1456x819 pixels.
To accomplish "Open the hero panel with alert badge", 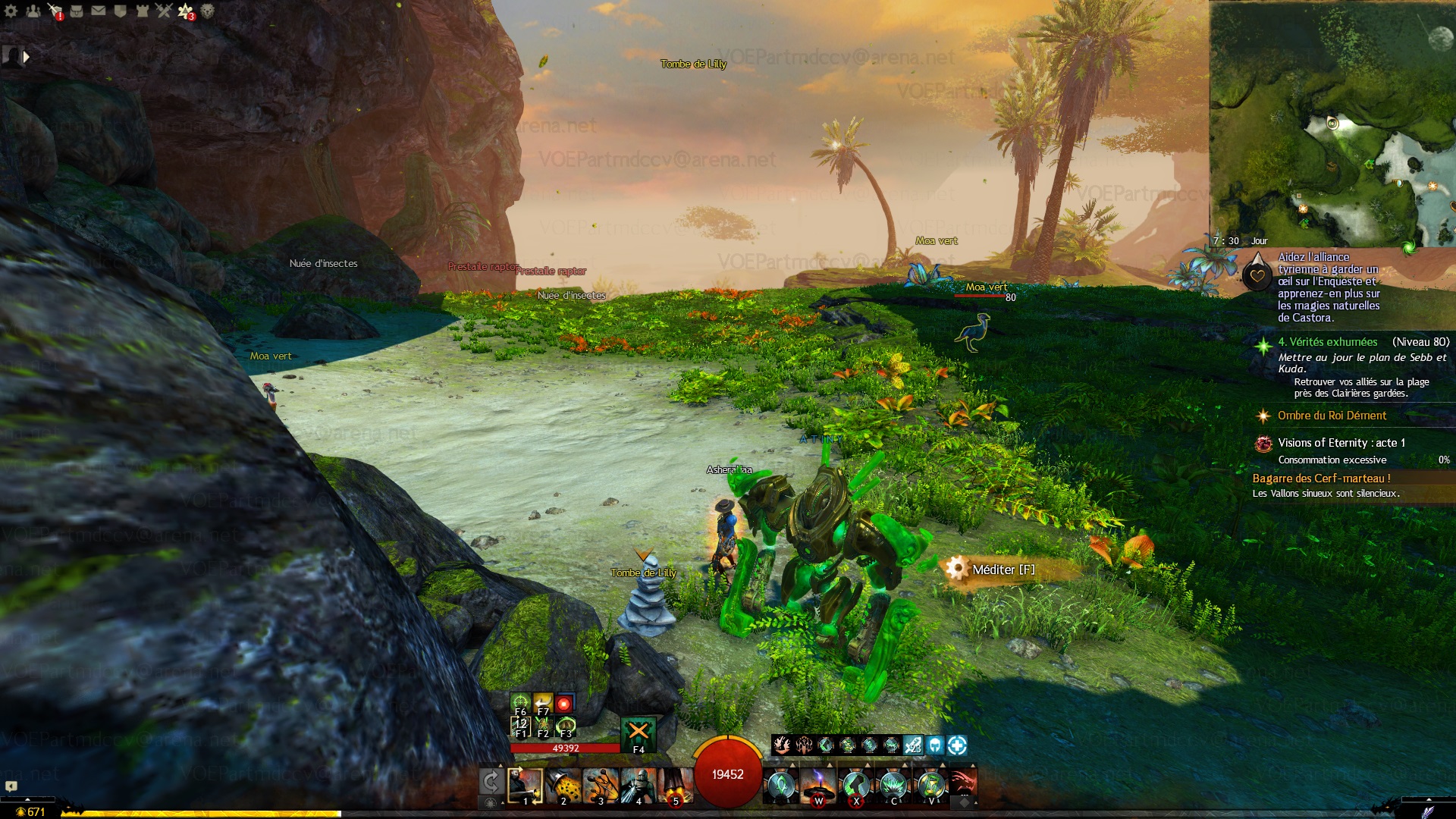I will [55, 11].
